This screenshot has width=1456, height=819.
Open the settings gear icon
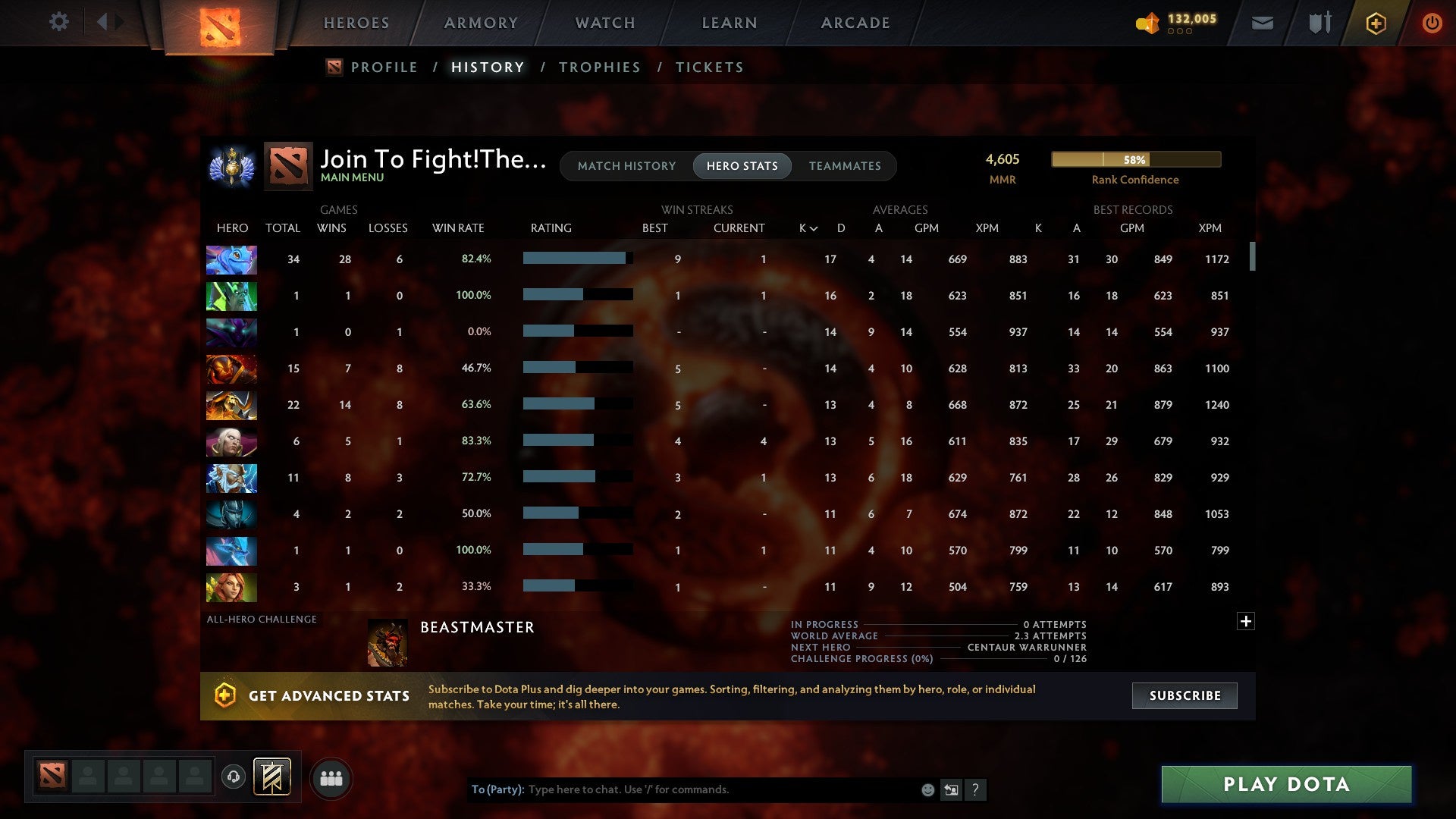pos(59,22)
